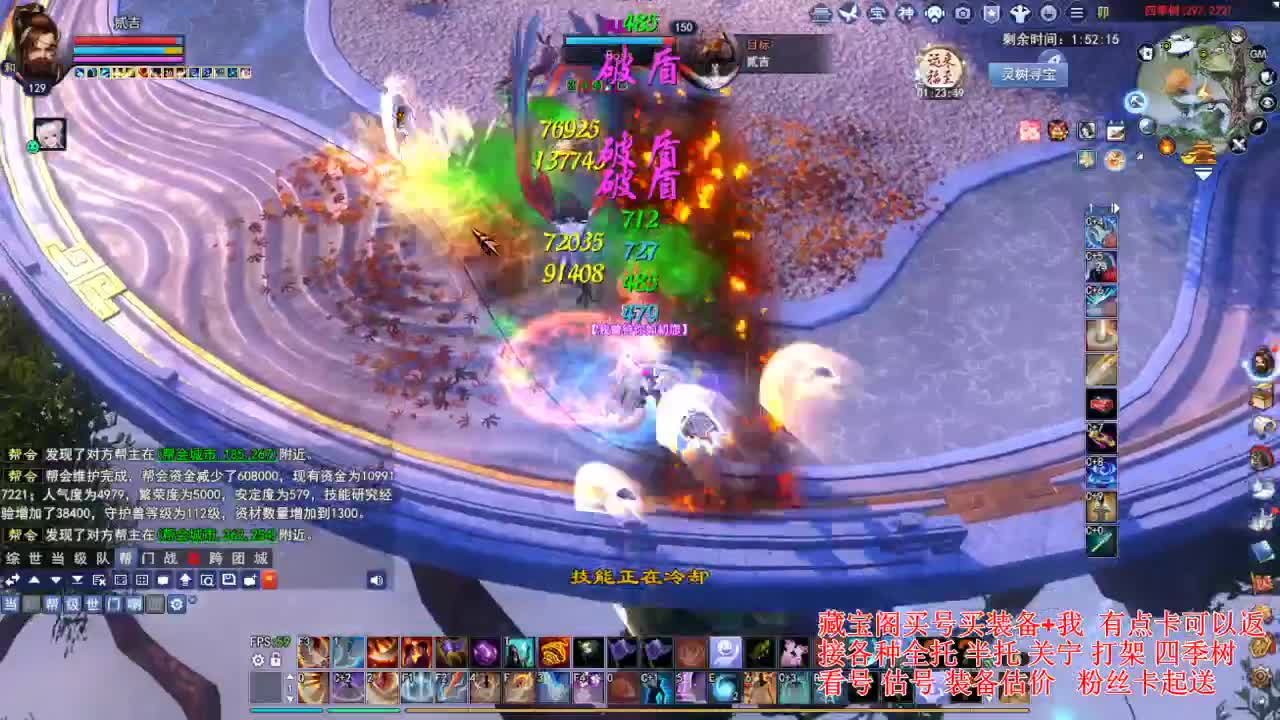
Task: Select the magnifier search icon in chat toolbar
Action: point(208,580)
